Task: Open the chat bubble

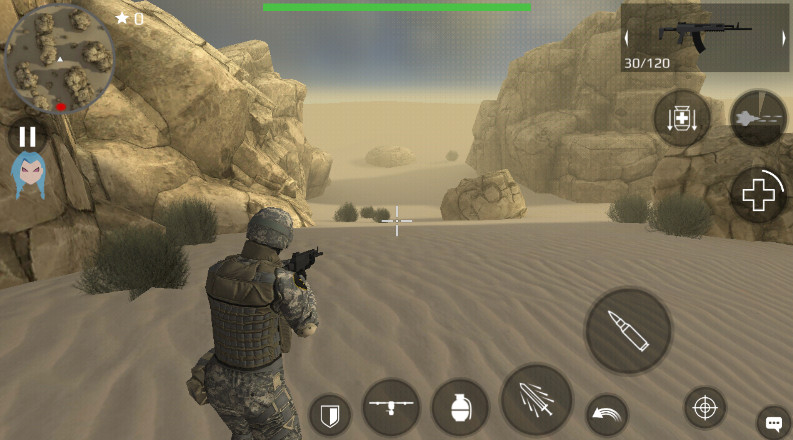Action: [773, 421]
